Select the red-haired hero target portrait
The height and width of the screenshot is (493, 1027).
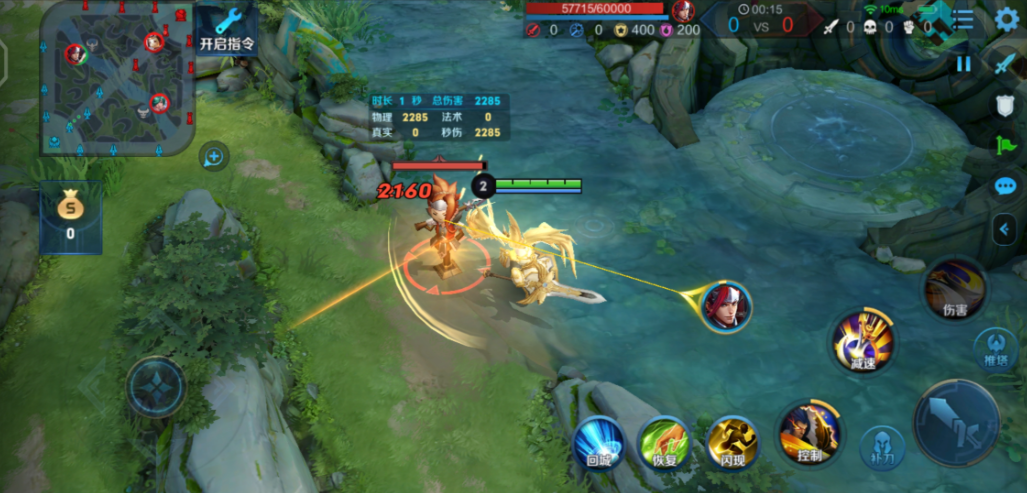click(x=726, y=307)
